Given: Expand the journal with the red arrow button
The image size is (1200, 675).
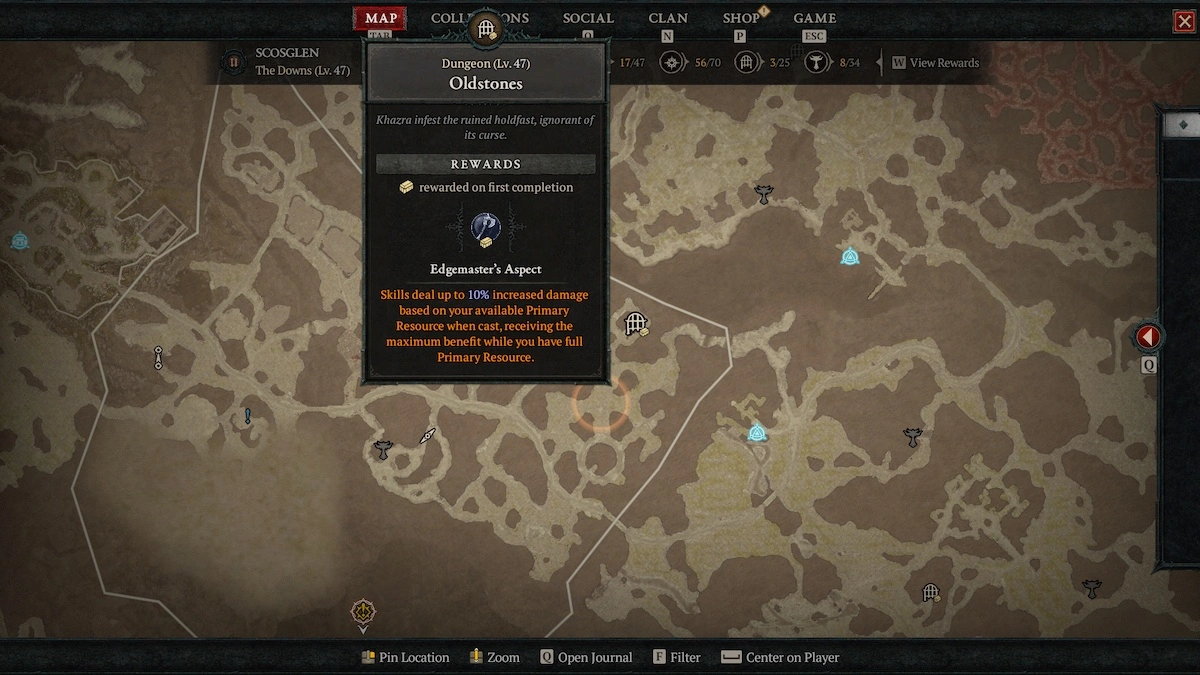Looking at the screenshot, I should [x=1148, y=337].
